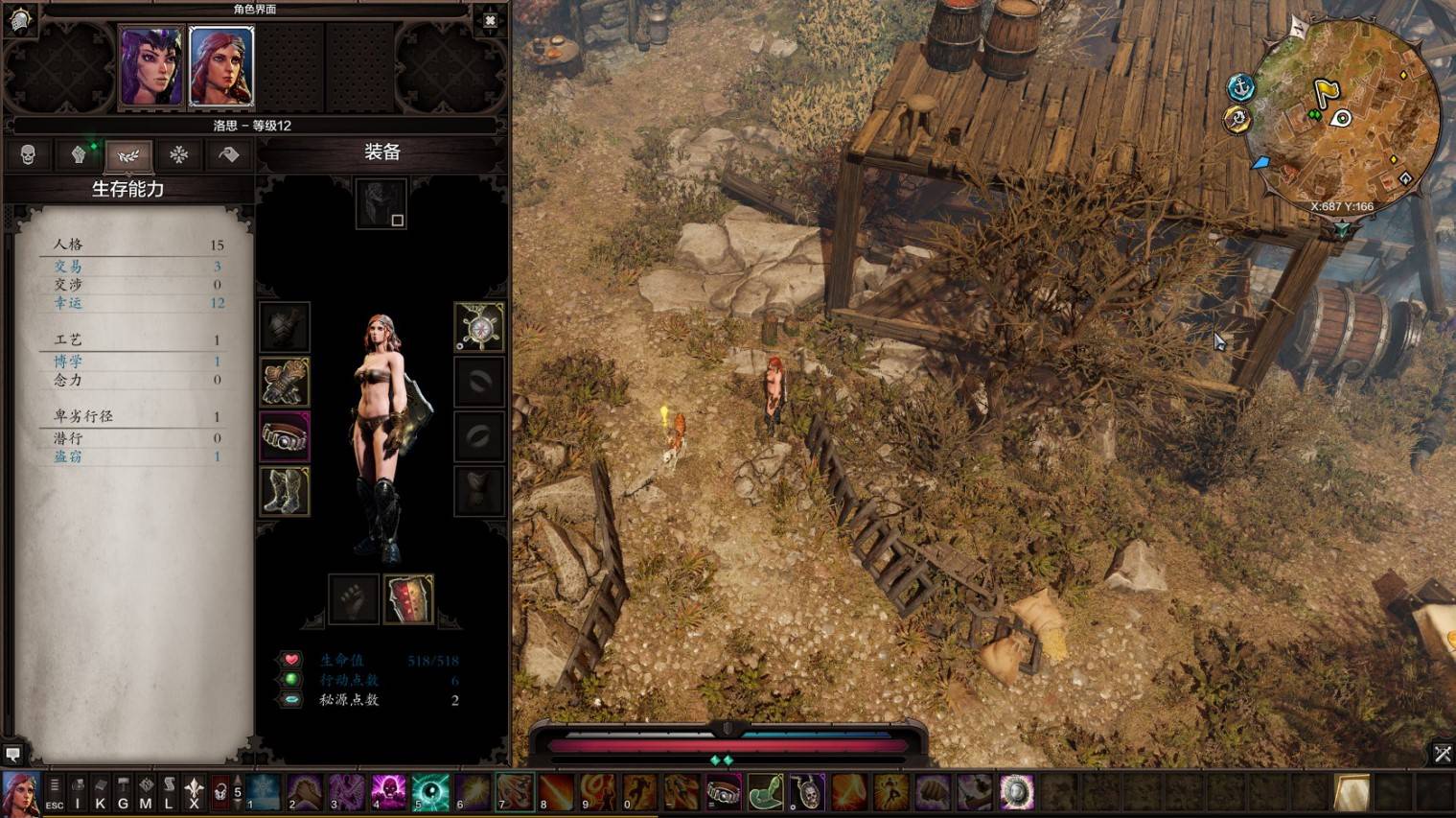The width and height of the screenshot is (1456, 818).
Task: Use the green hat item on hotbar
Action: coord(765,792)
